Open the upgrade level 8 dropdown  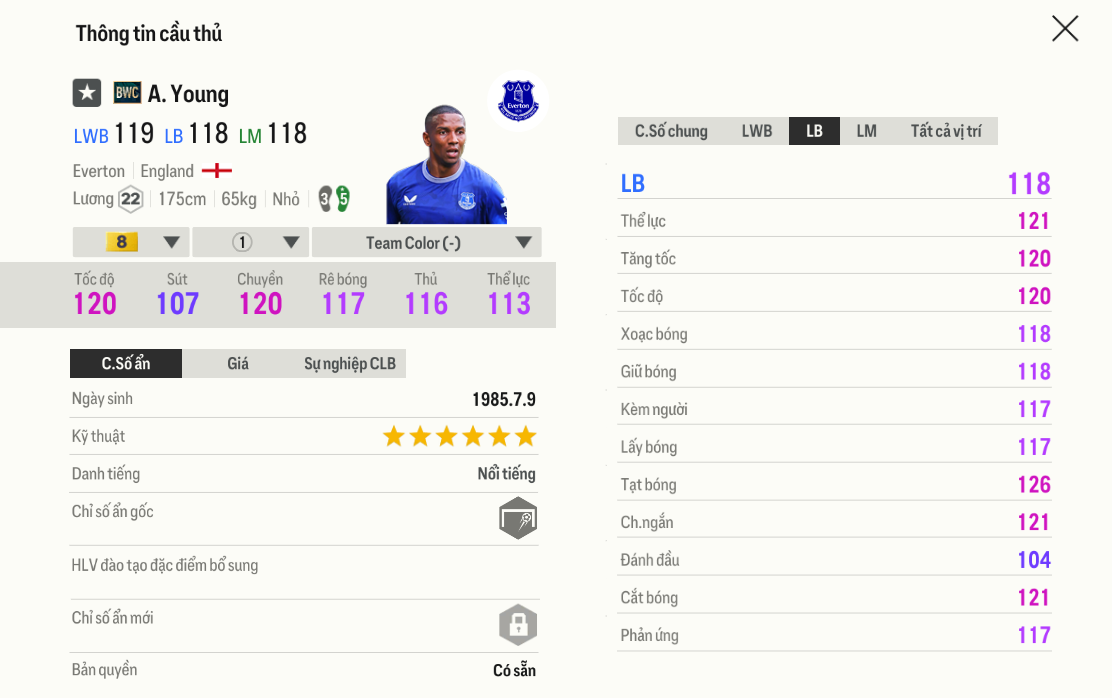131,242
